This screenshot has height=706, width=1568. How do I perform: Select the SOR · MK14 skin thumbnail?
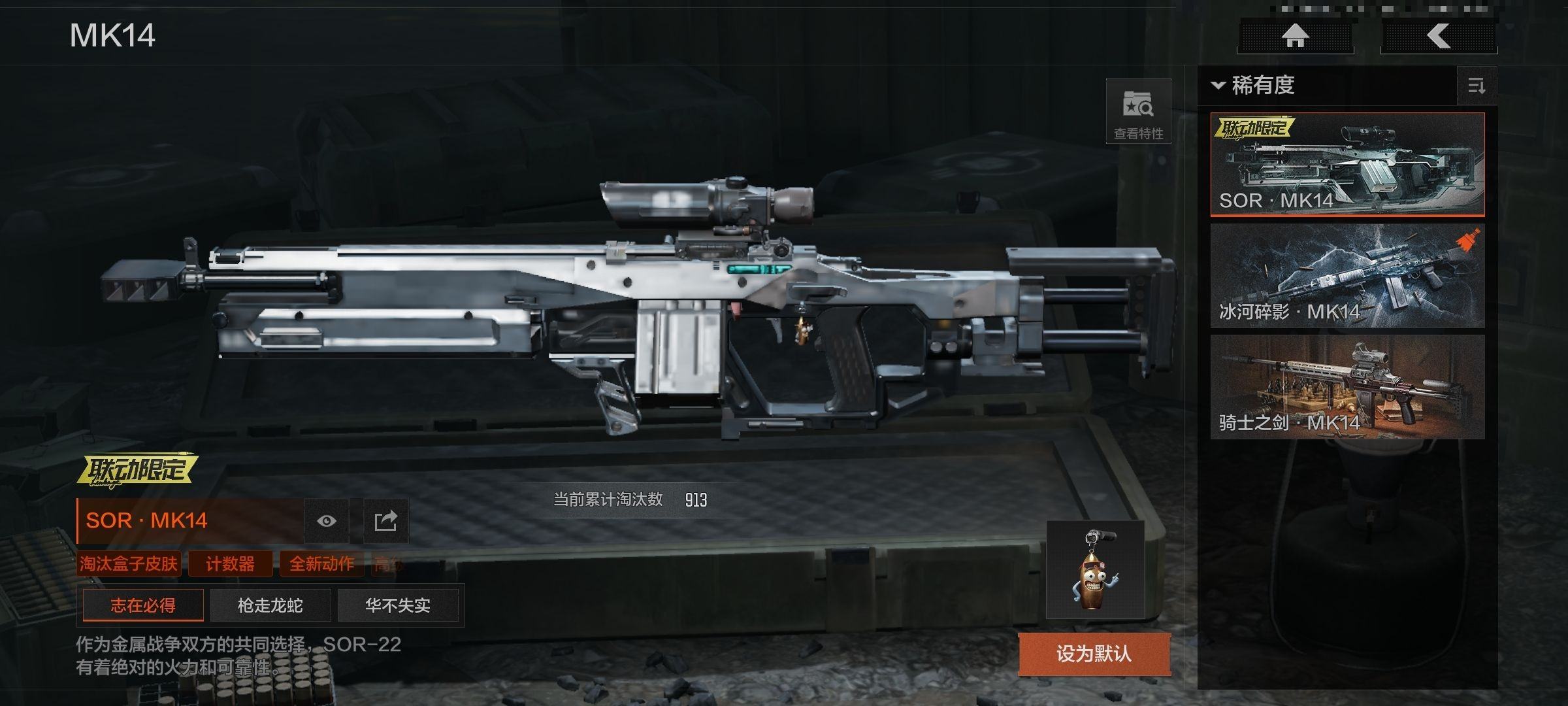point(1347,164)
